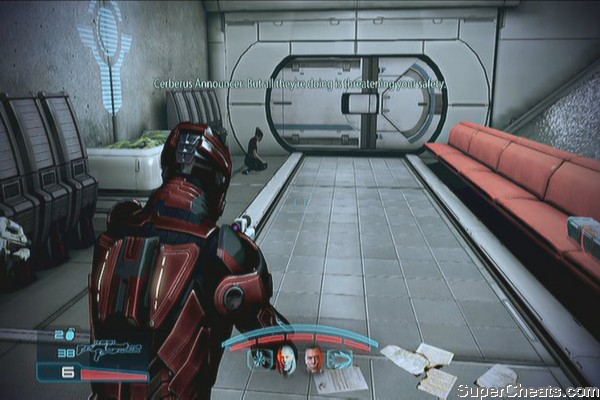
Task: Select the grenade icon
Action: tap(70, 335)
